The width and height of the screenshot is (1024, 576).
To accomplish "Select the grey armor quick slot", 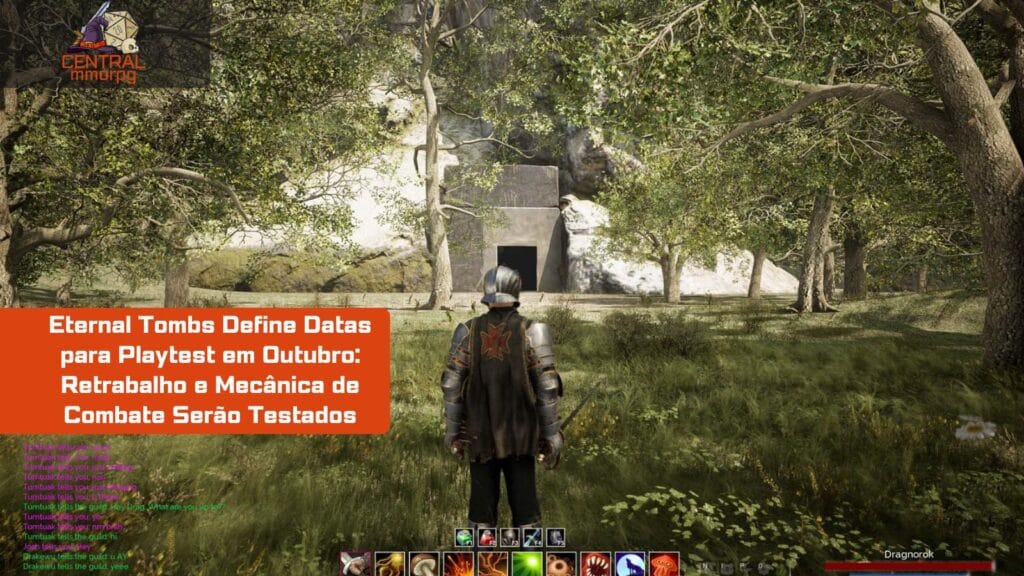I will [x=555, y=537].
